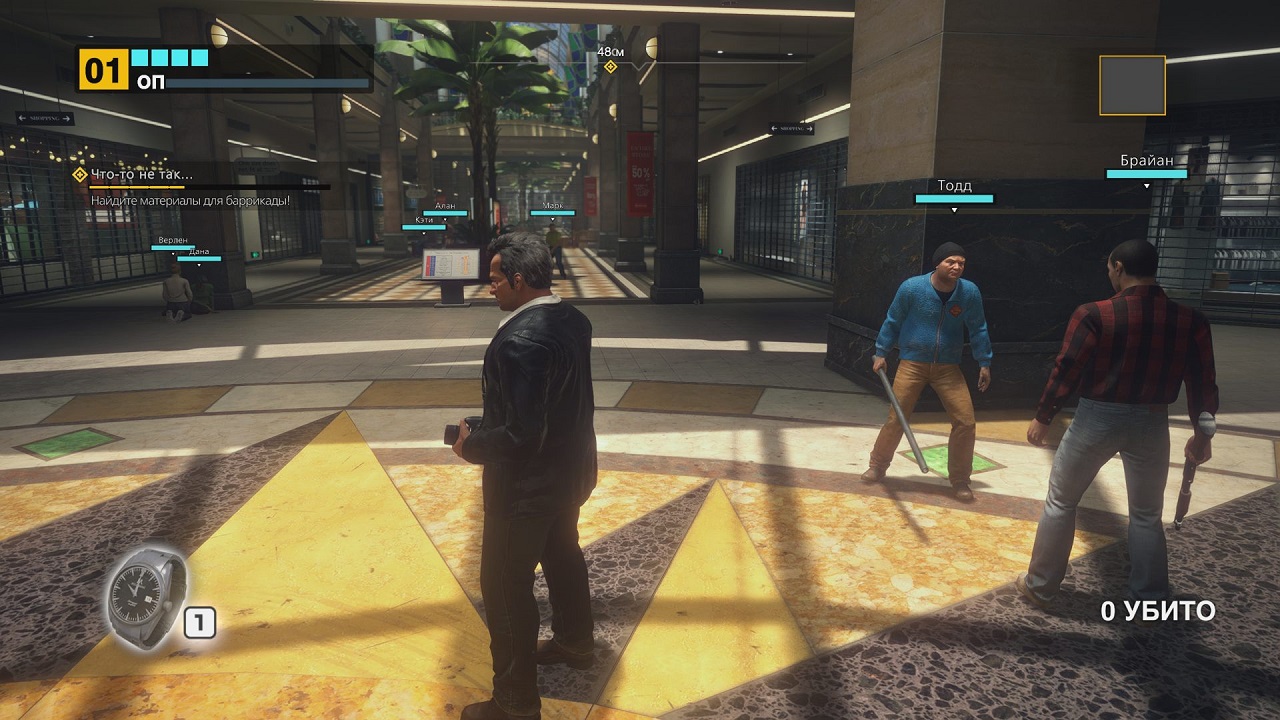Click the empty weapon slot frame
Viewport: 1280px width, 720px height.
pyautogui.click(x=1132, y=85)
